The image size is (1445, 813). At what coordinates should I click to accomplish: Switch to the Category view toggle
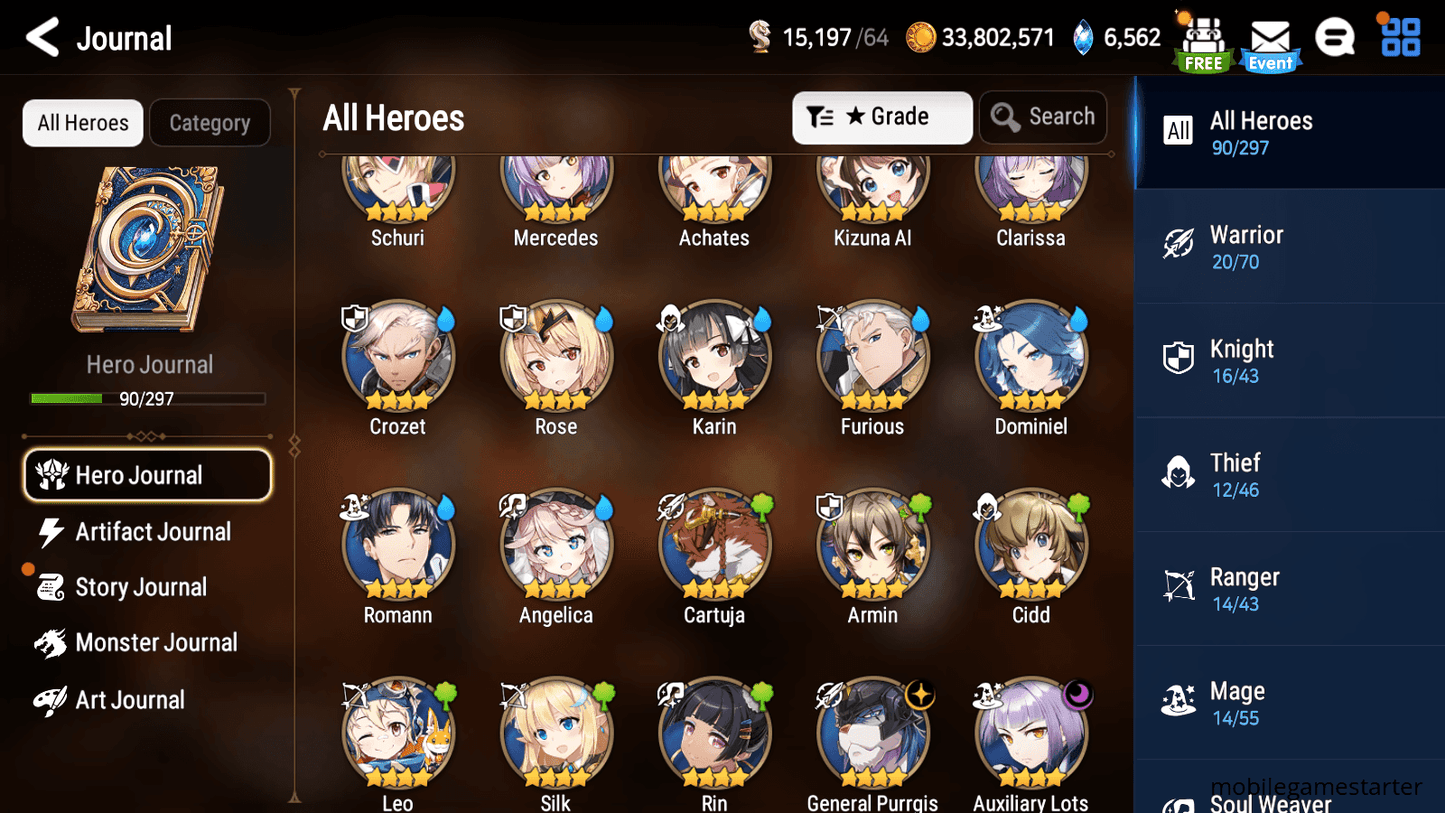tap(210, 122)
